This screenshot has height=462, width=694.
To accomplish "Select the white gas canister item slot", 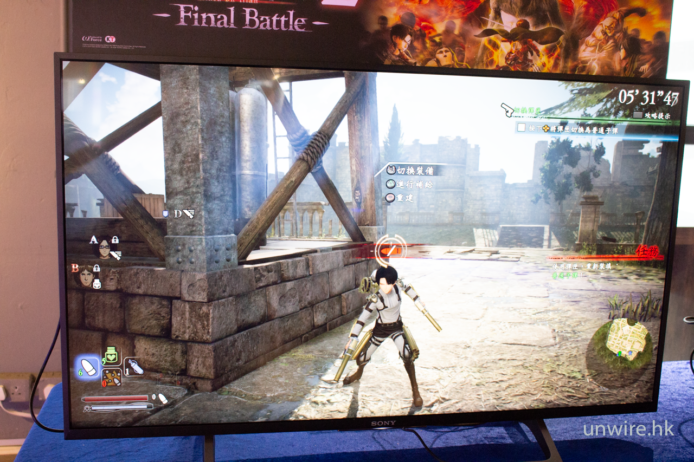I will [x=134, y=367].
